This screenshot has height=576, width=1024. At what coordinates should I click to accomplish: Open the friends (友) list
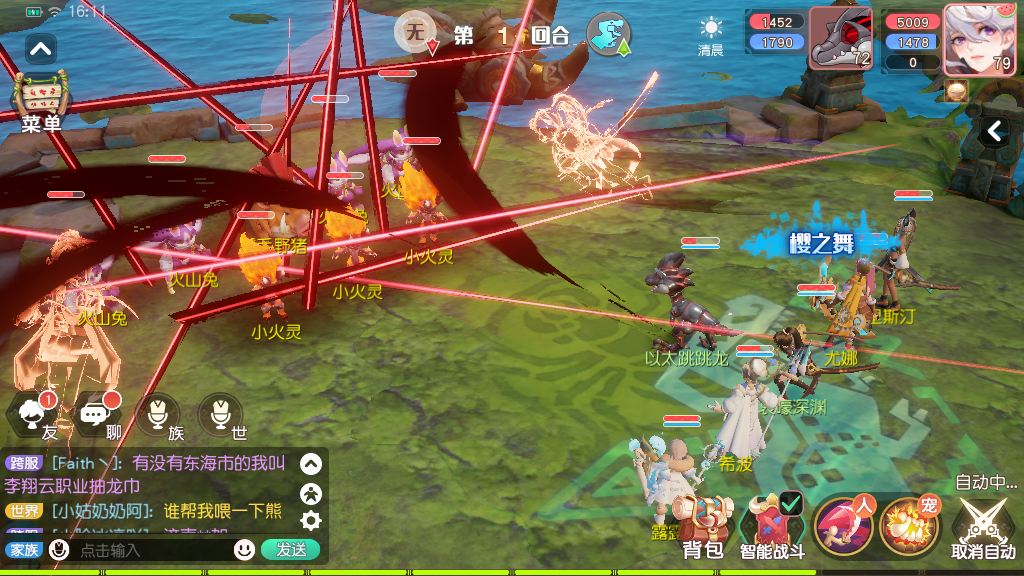click(36, 414)
